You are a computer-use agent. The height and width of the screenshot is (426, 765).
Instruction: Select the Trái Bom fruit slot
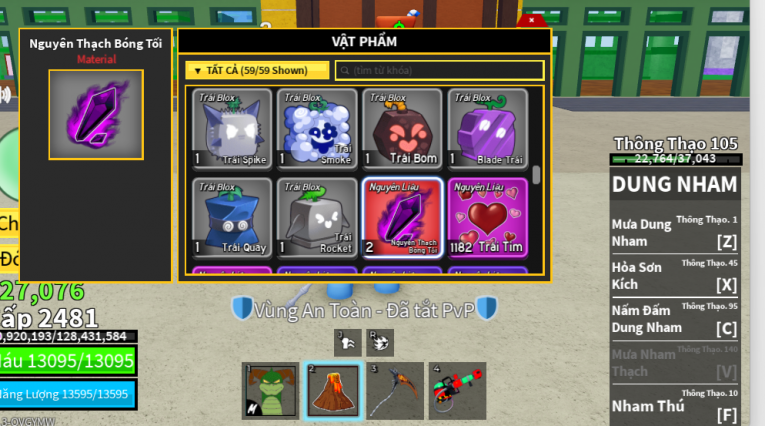[x=402, y=127]
